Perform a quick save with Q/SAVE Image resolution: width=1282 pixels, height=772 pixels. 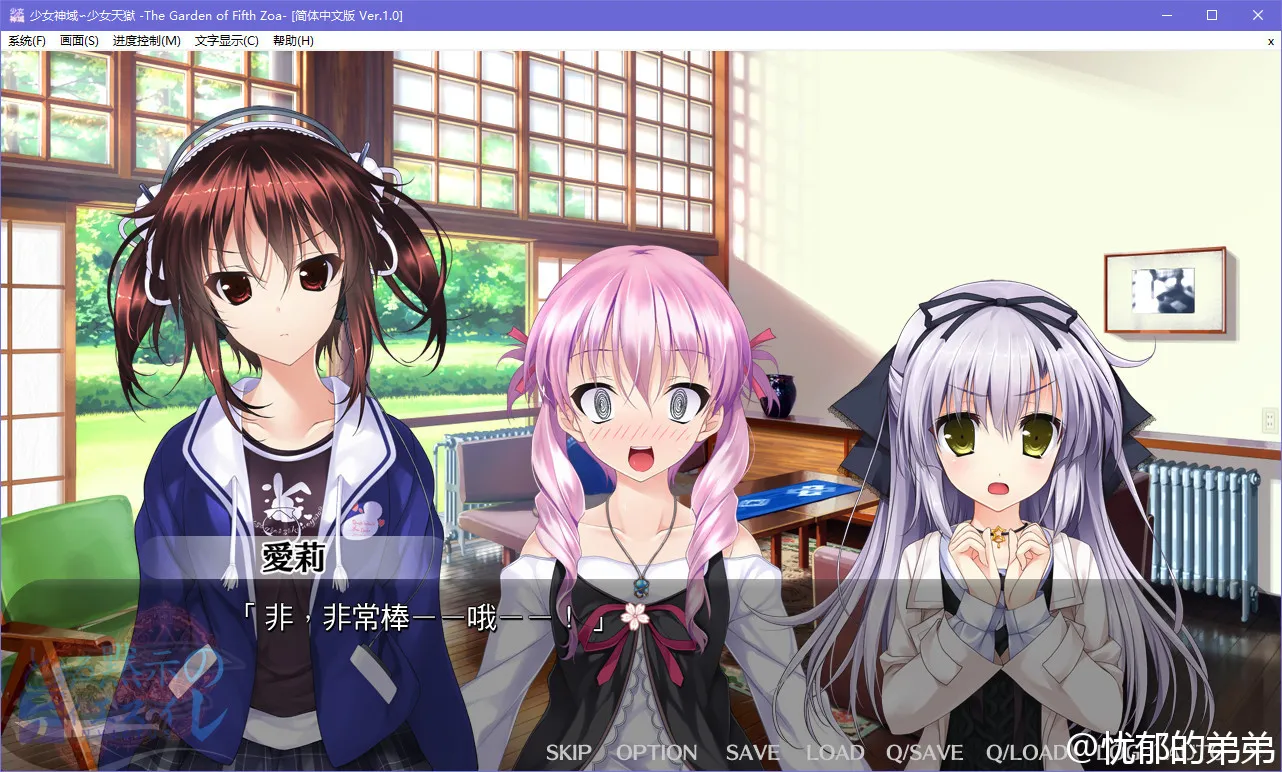925,753
